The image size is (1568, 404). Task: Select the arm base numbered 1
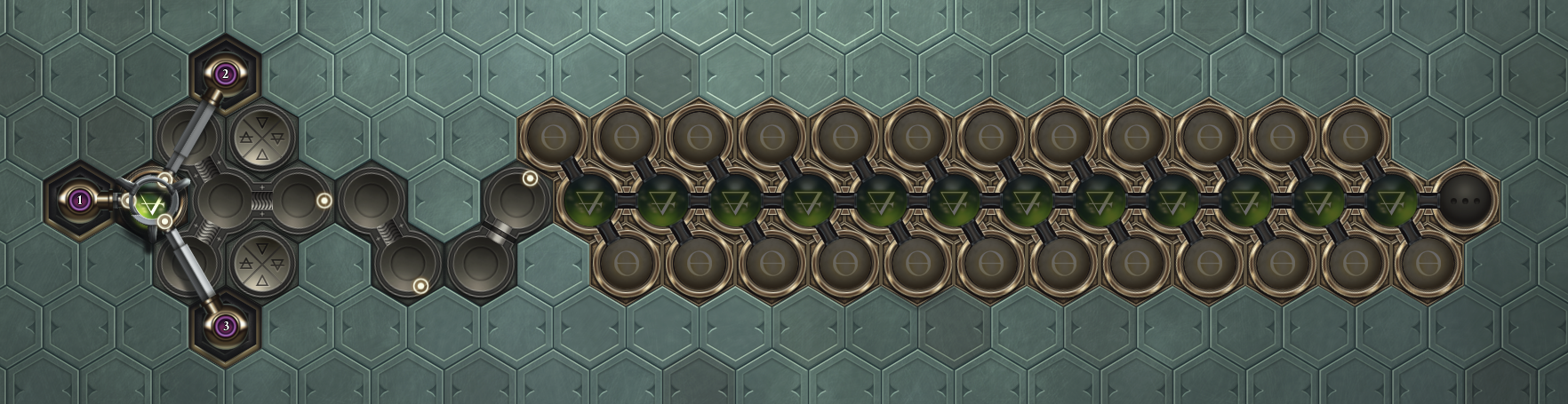[x=80, y=201]
